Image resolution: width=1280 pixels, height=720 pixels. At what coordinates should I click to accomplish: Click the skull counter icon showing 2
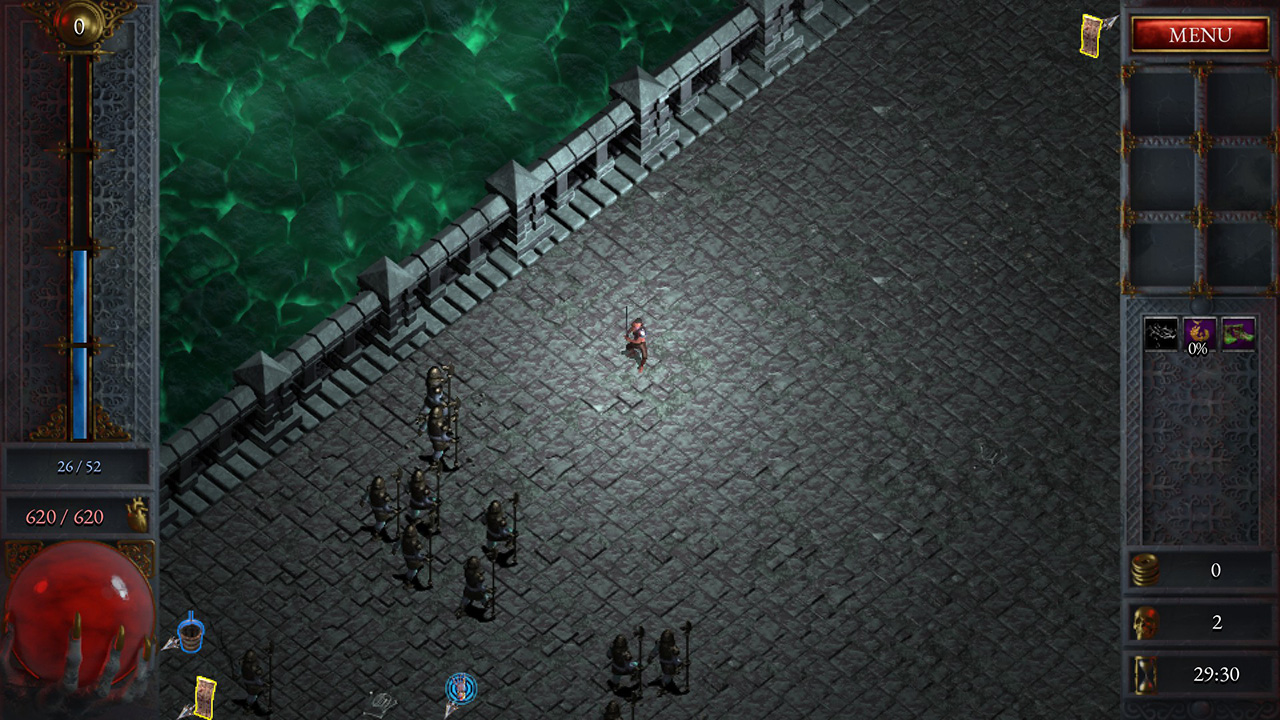tap(1148, 621)
